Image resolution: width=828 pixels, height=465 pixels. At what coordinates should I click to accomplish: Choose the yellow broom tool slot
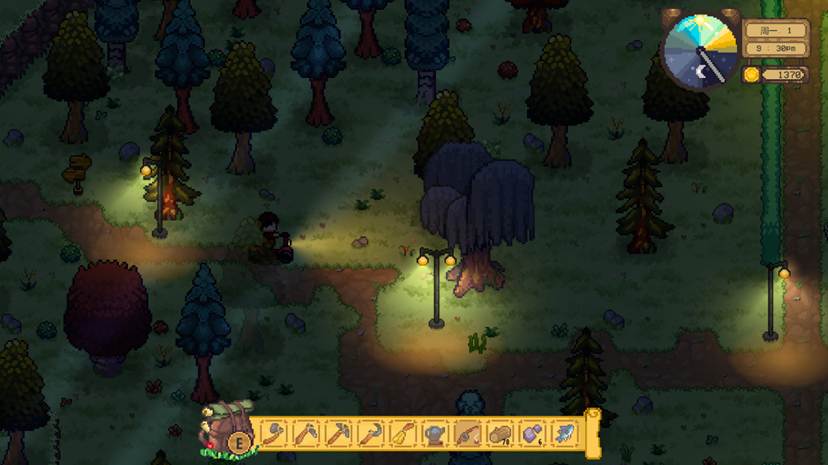coord(403,434)
